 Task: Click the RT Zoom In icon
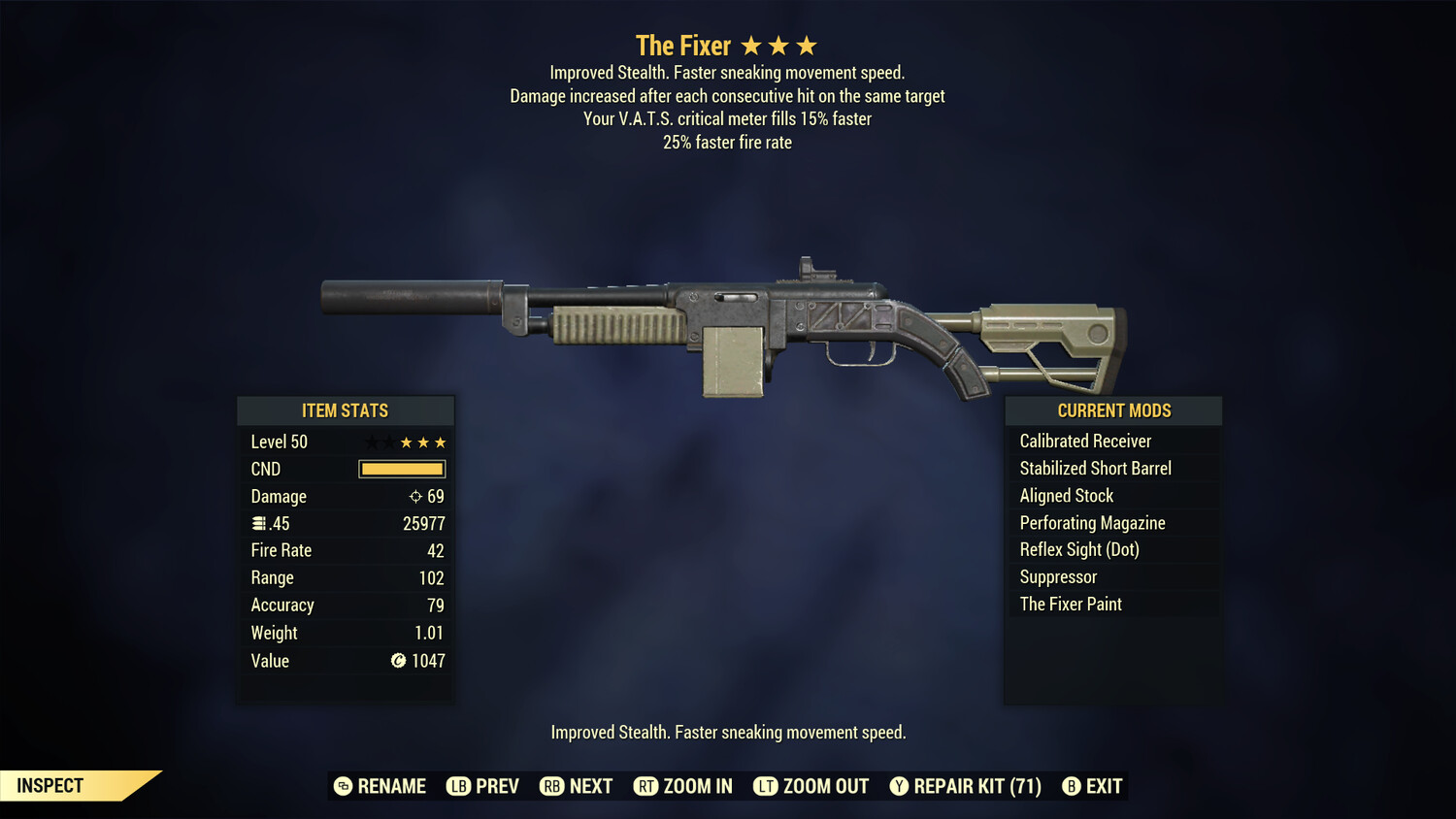pos(645,786)
